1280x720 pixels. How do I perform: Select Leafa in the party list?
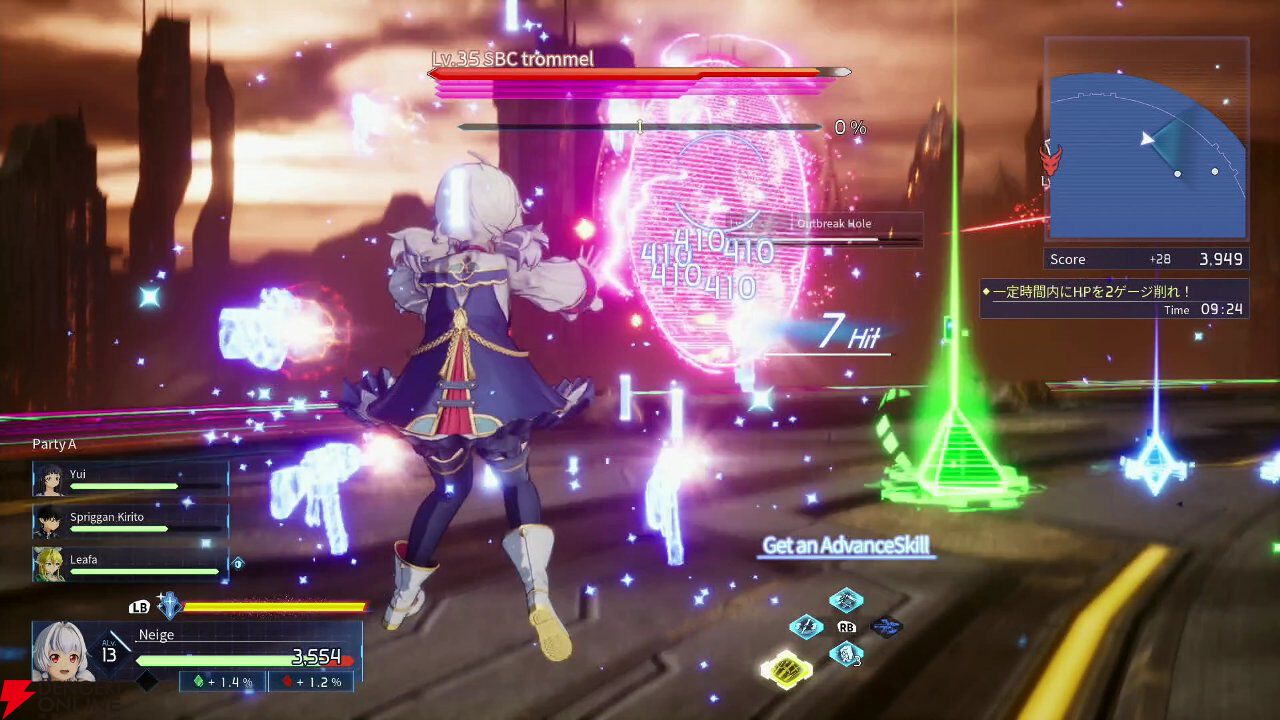130,565
